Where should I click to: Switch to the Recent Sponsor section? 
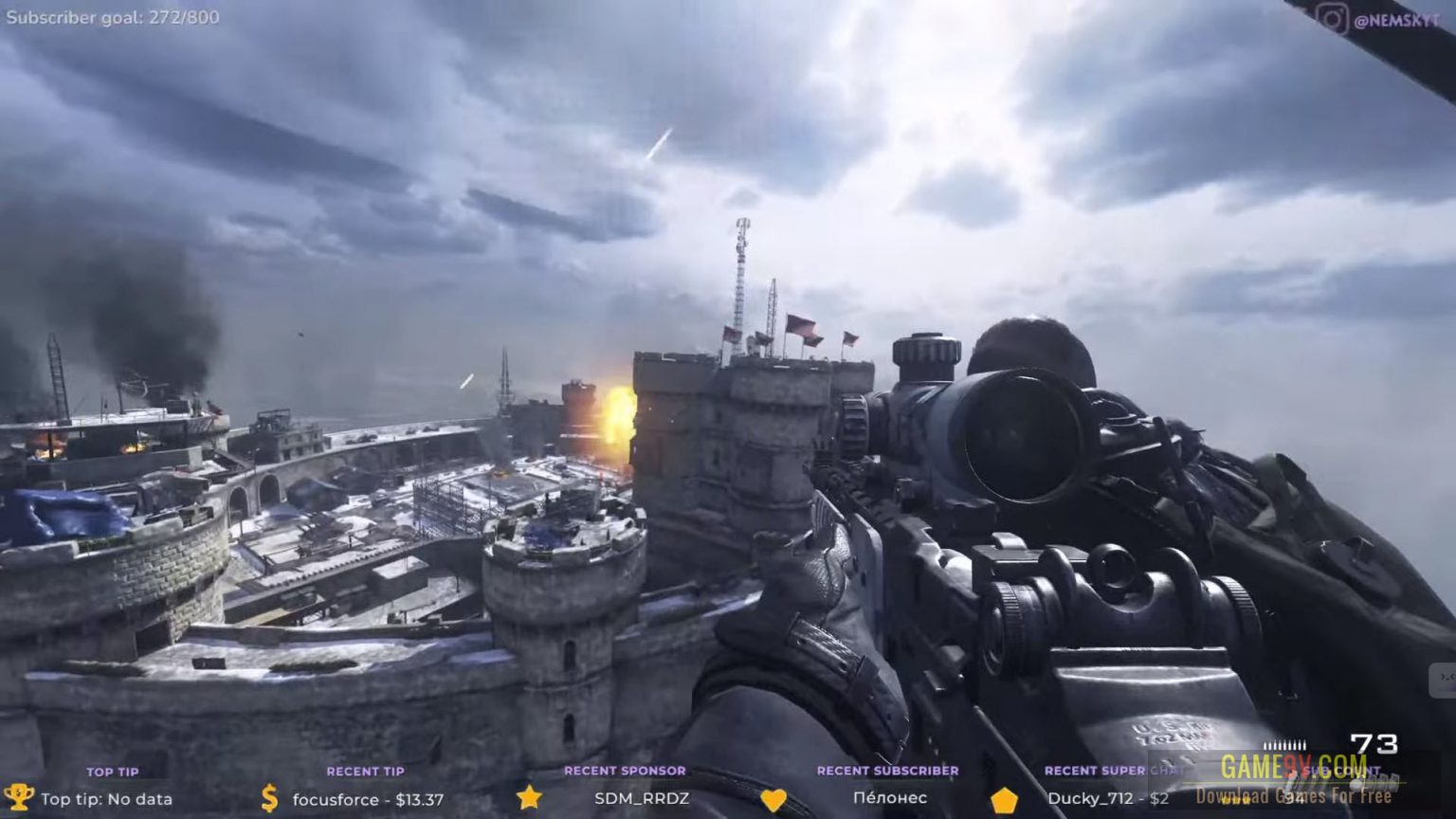(x=626, y=771)
